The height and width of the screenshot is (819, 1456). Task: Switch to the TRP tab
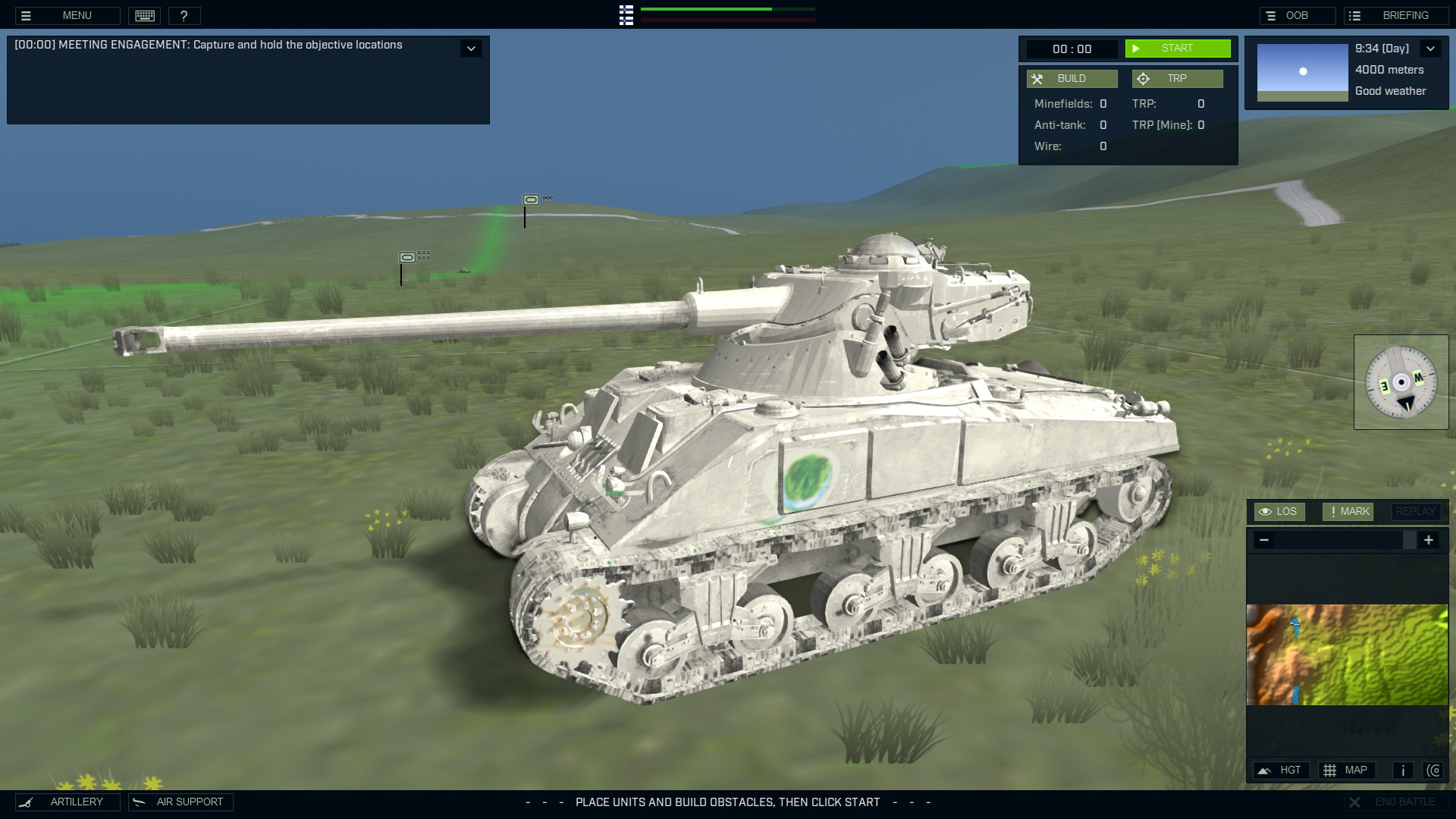[x=1177, y=78]
